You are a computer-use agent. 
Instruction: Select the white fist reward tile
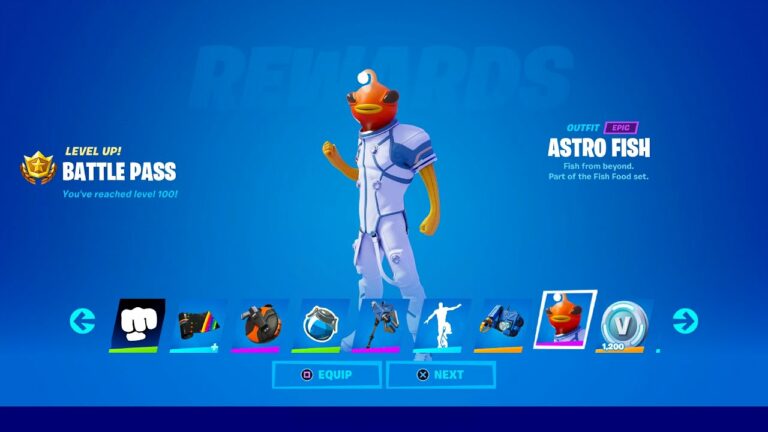137,323
